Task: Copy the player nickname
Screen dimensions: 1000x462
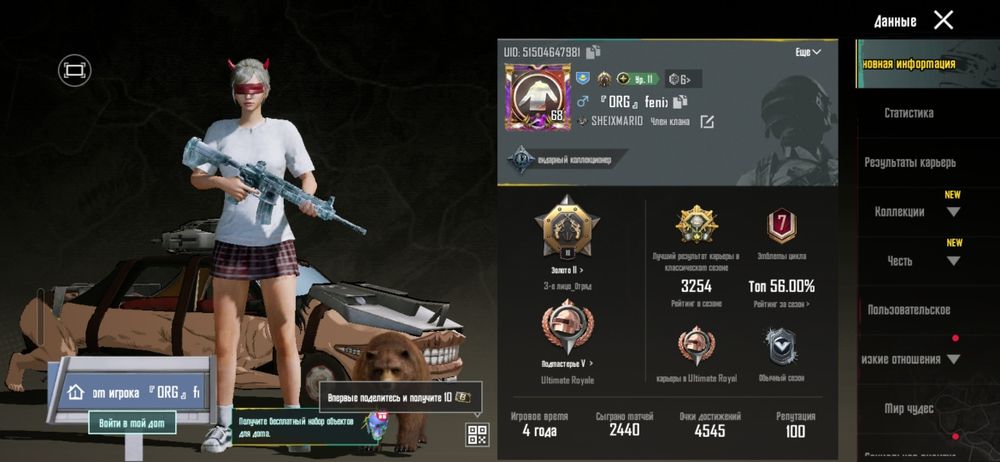Action: coord(681,101)
